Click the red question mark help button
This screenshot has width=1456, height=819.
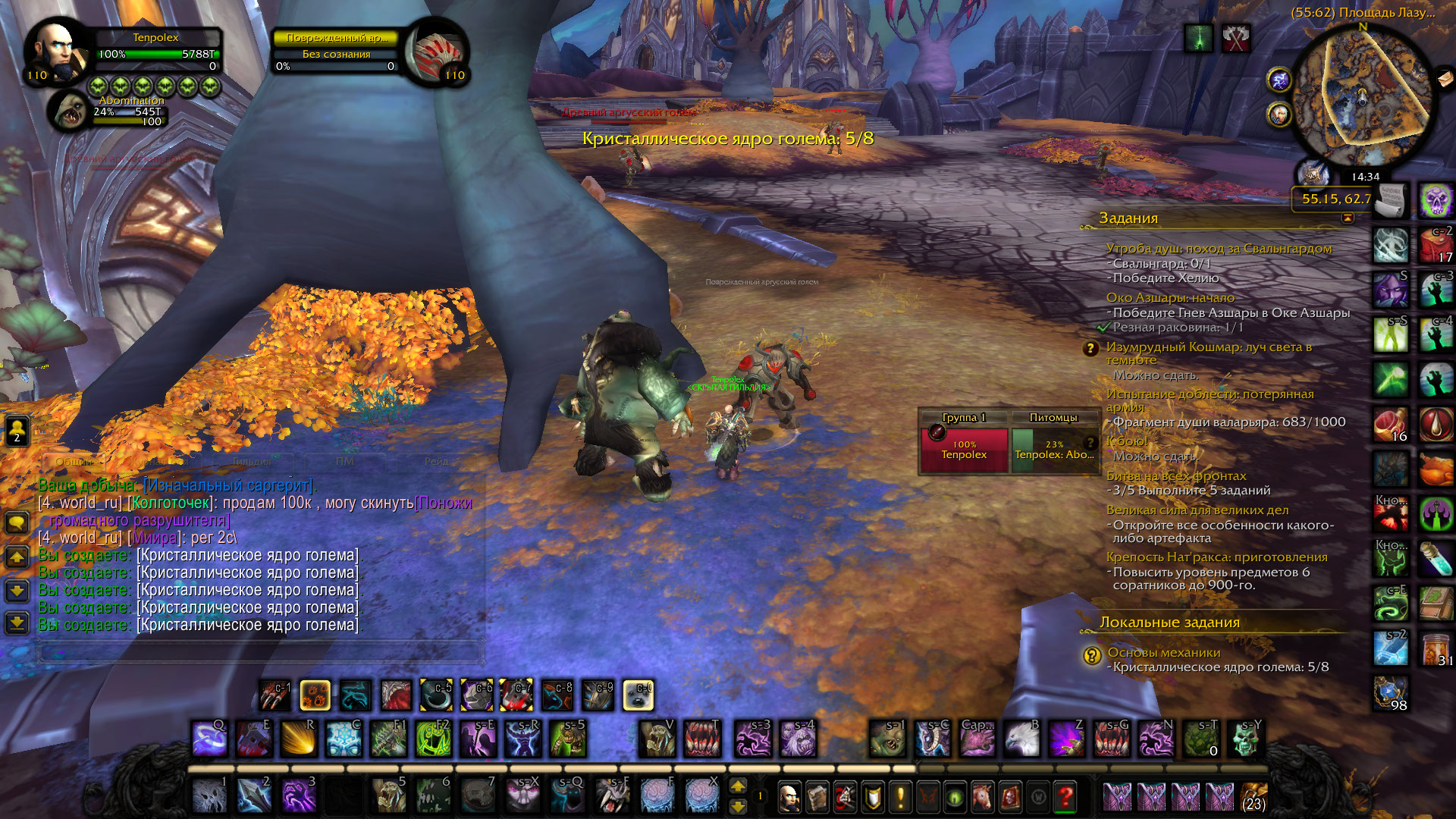click(x=1065, y=797)
